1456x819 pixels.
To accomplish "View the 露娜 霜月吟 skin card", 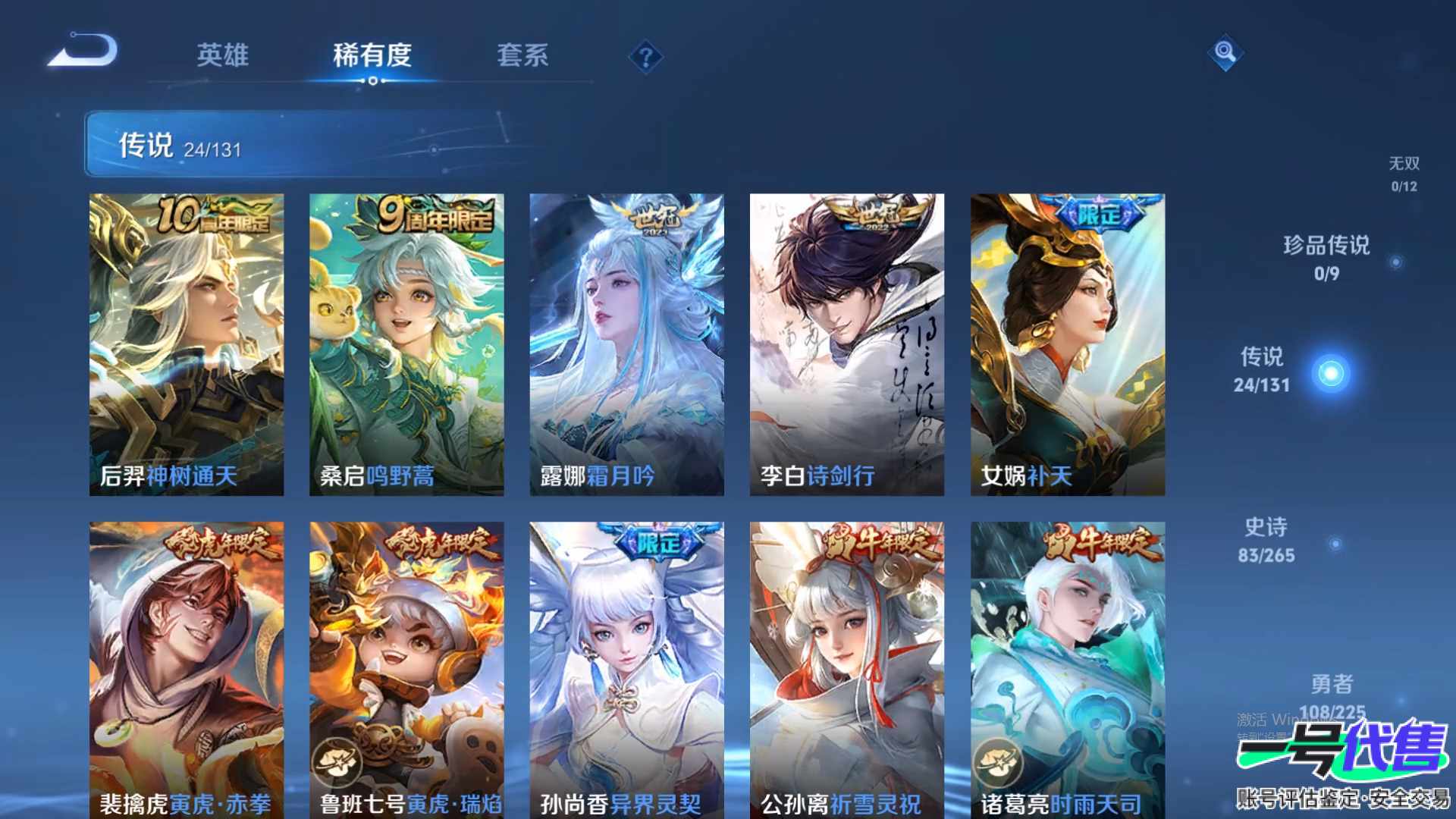I will (x=626, y=344).
